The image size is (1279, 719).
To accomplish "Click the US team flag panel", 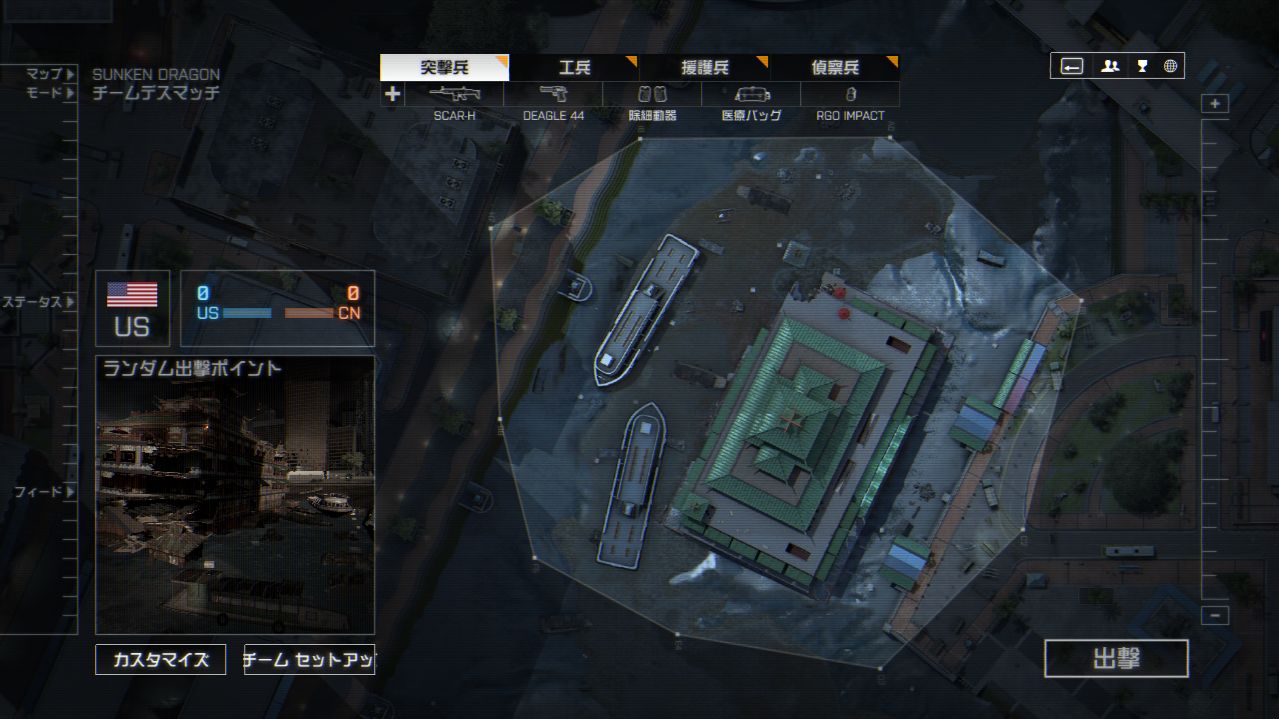I will click(132, 308).
